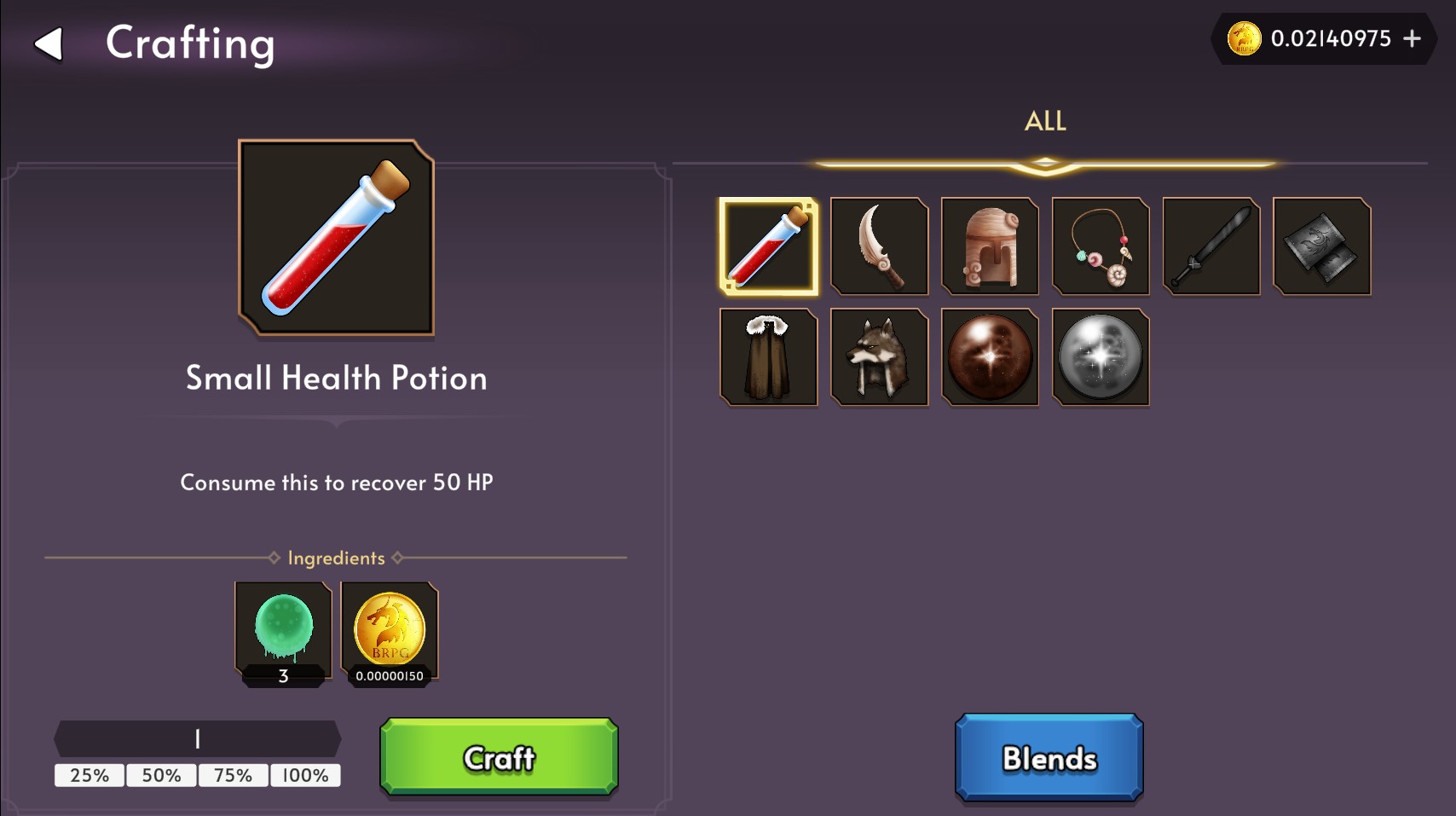
Task: Open the Blends menu
Action: coord(1049,757)
